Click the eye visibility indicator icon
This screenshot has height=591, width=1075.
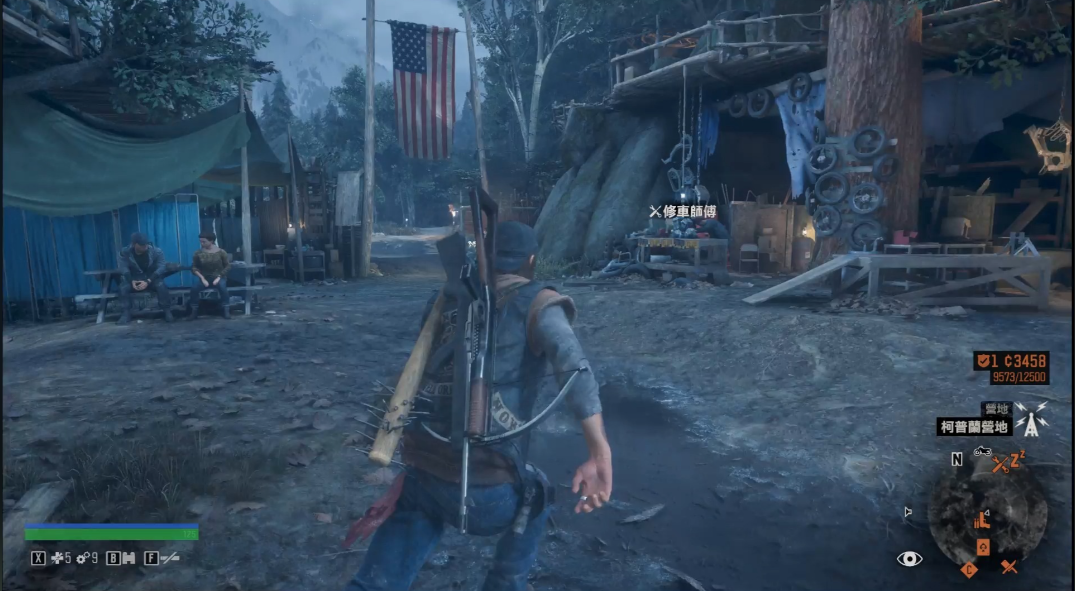909,558
